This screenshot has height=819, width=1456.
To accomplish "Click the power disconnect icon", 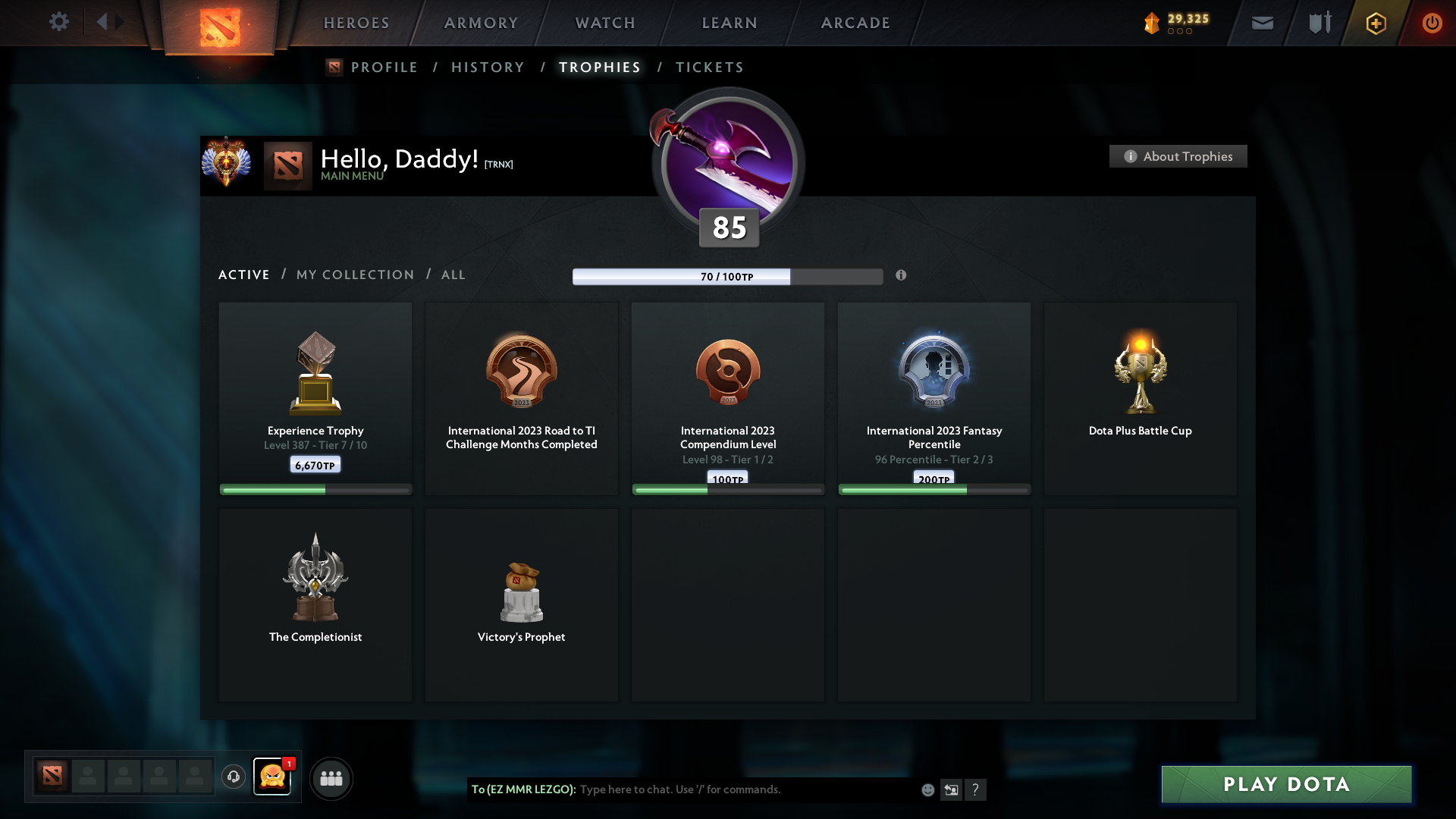I will coord(1432,23).
